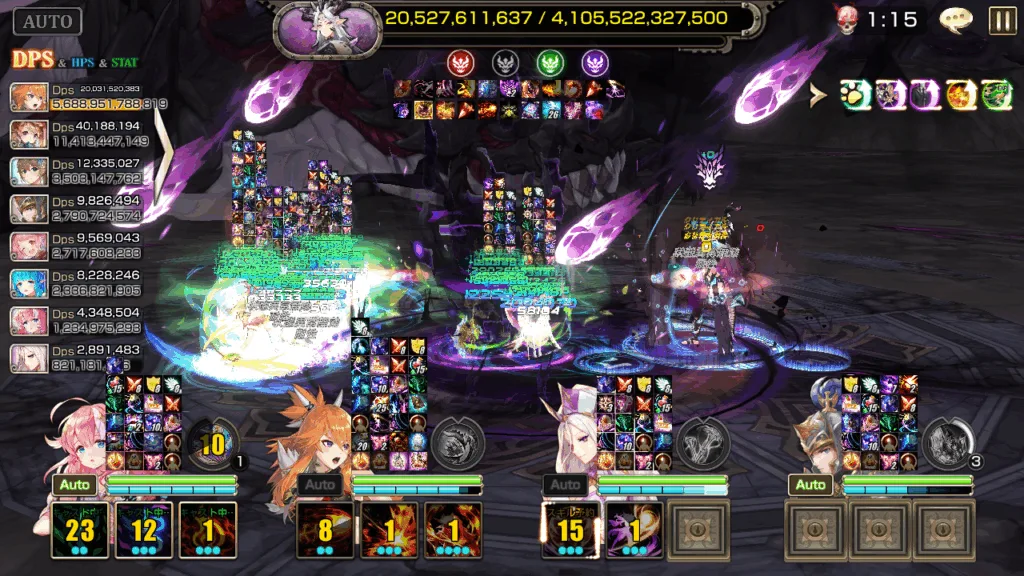Image resolution: width=1024 pixels, height=576 pixels.
Task: Switch to the STAT tab
Action: [126, 62]
